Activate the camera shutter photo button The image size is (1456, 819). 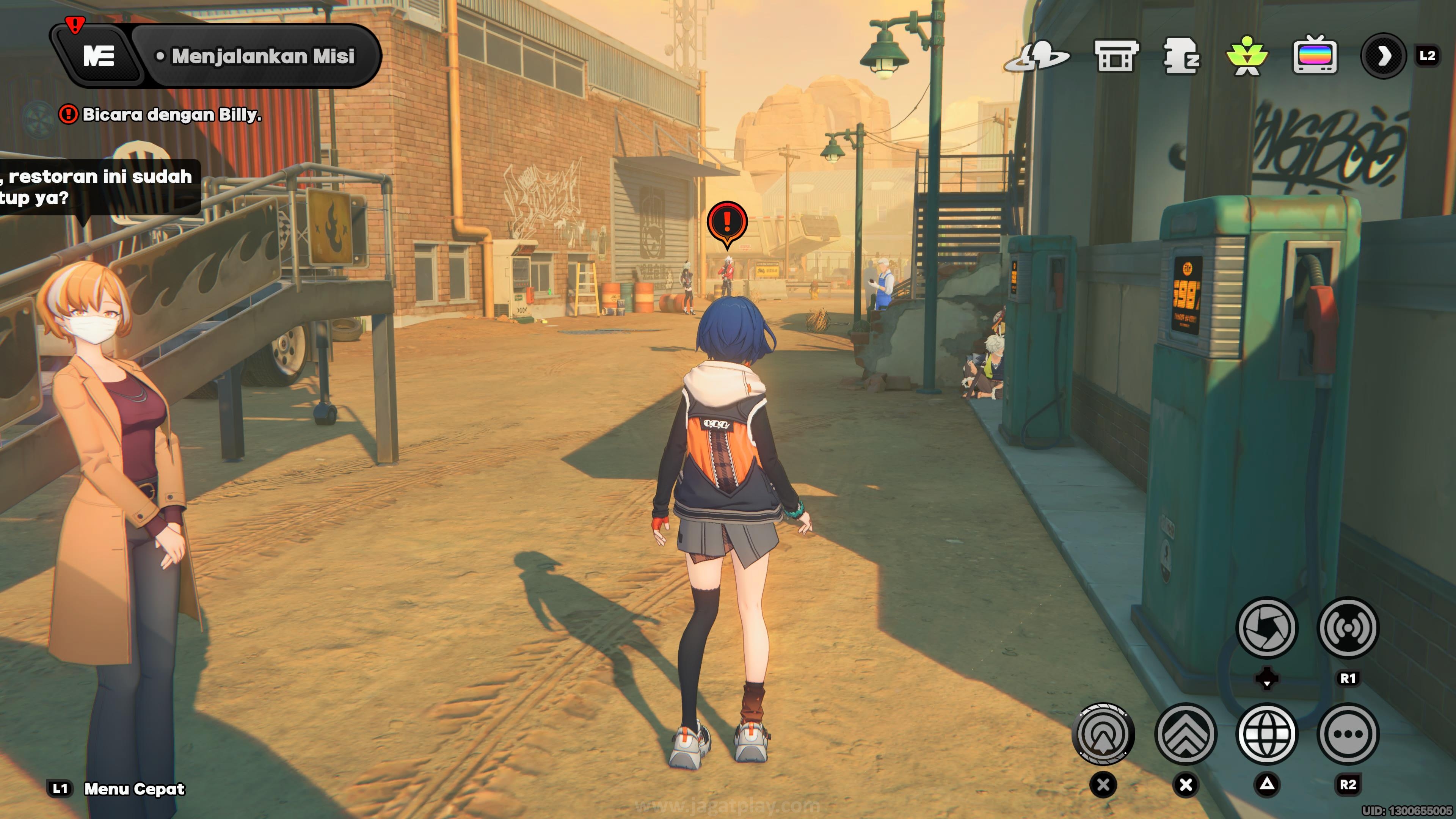pos(1267,628)
